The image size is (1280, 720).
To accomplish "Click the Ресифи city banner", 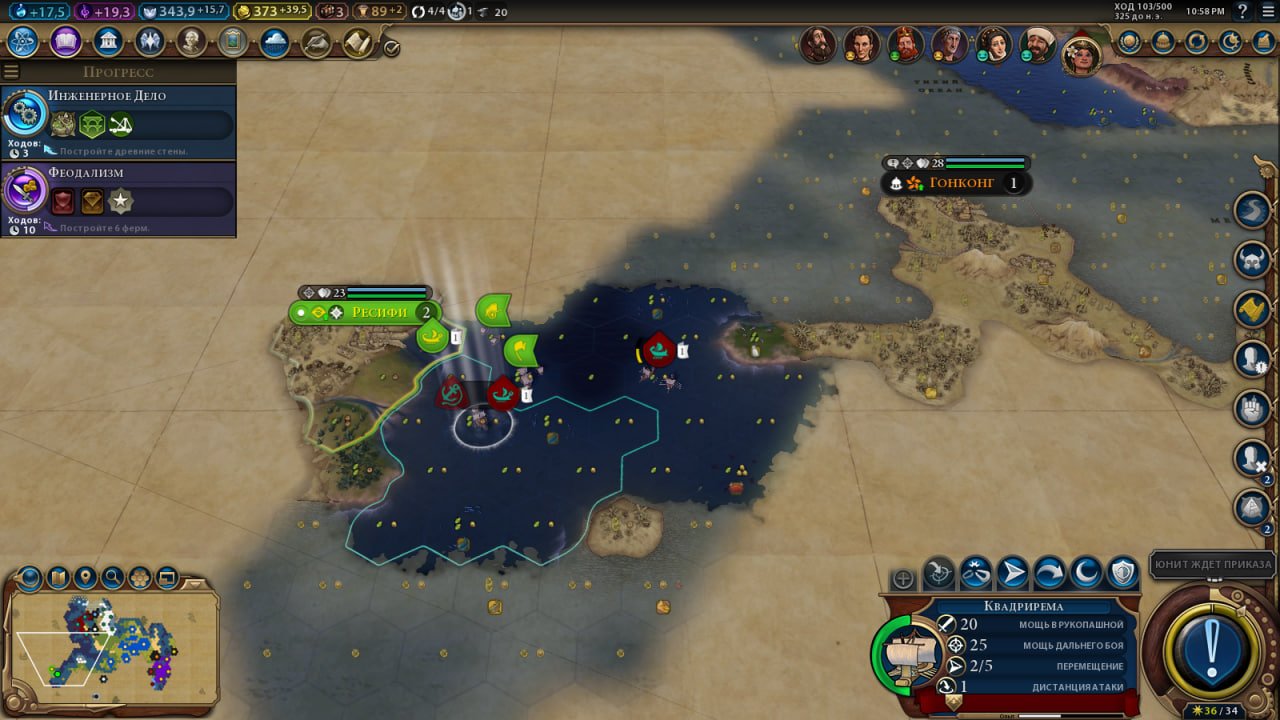I will 378,312.
